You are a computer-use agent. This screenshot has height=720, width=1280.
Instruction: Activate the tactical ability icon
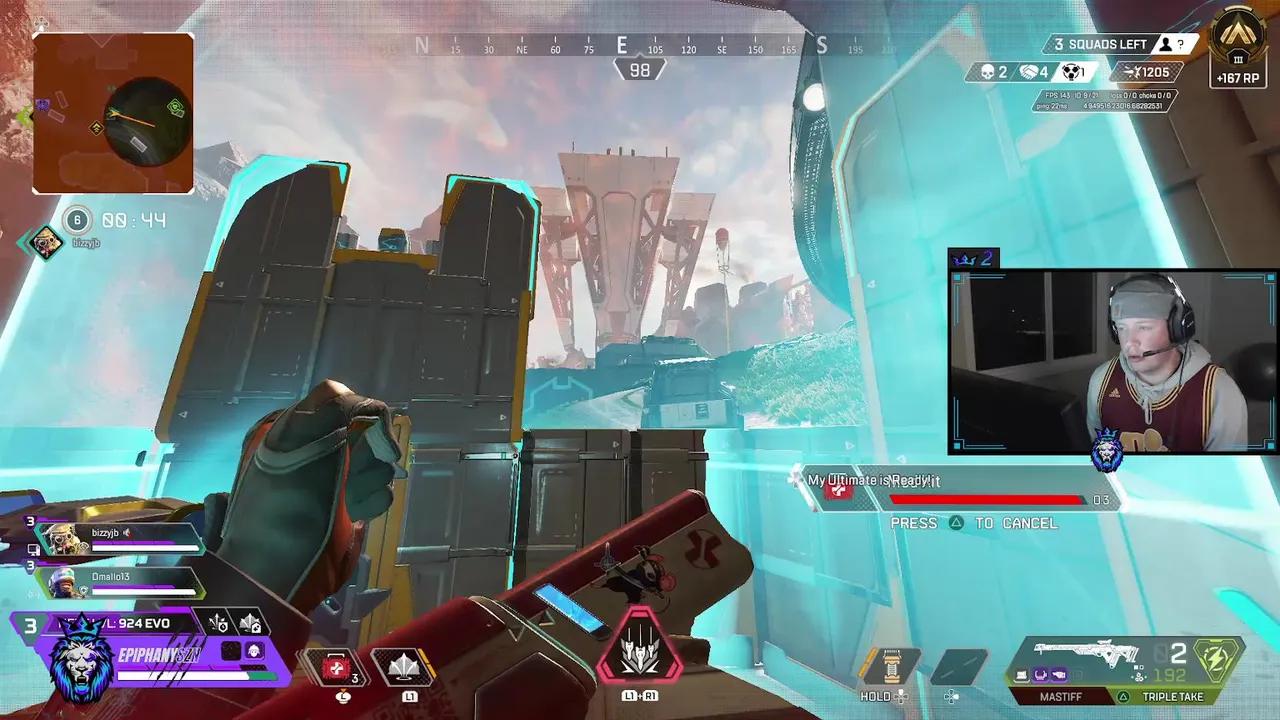click(406, 667)
